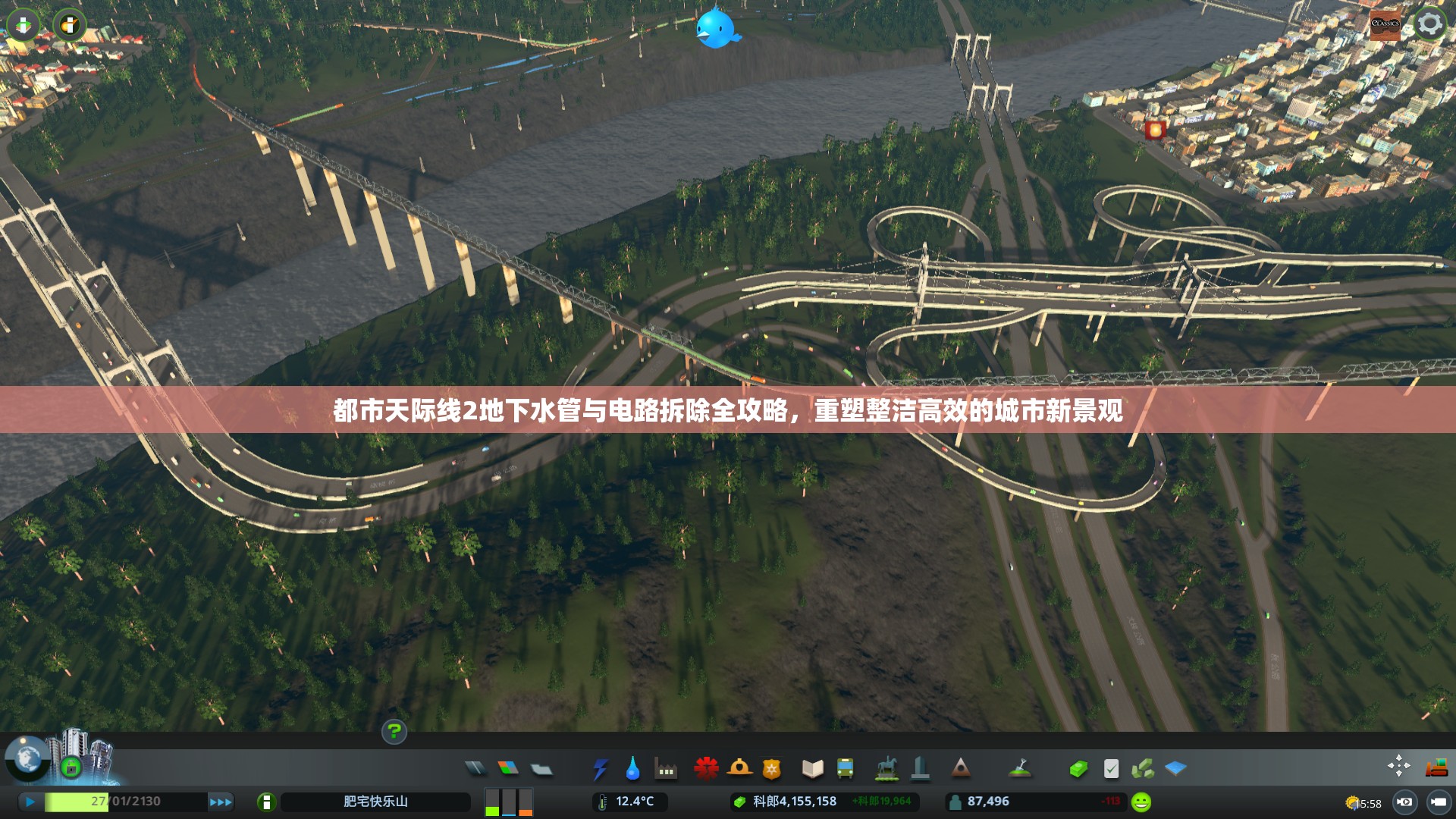Toggle free camera mode
Screen dimensions: 1456x819
[x=1439, y=802]
